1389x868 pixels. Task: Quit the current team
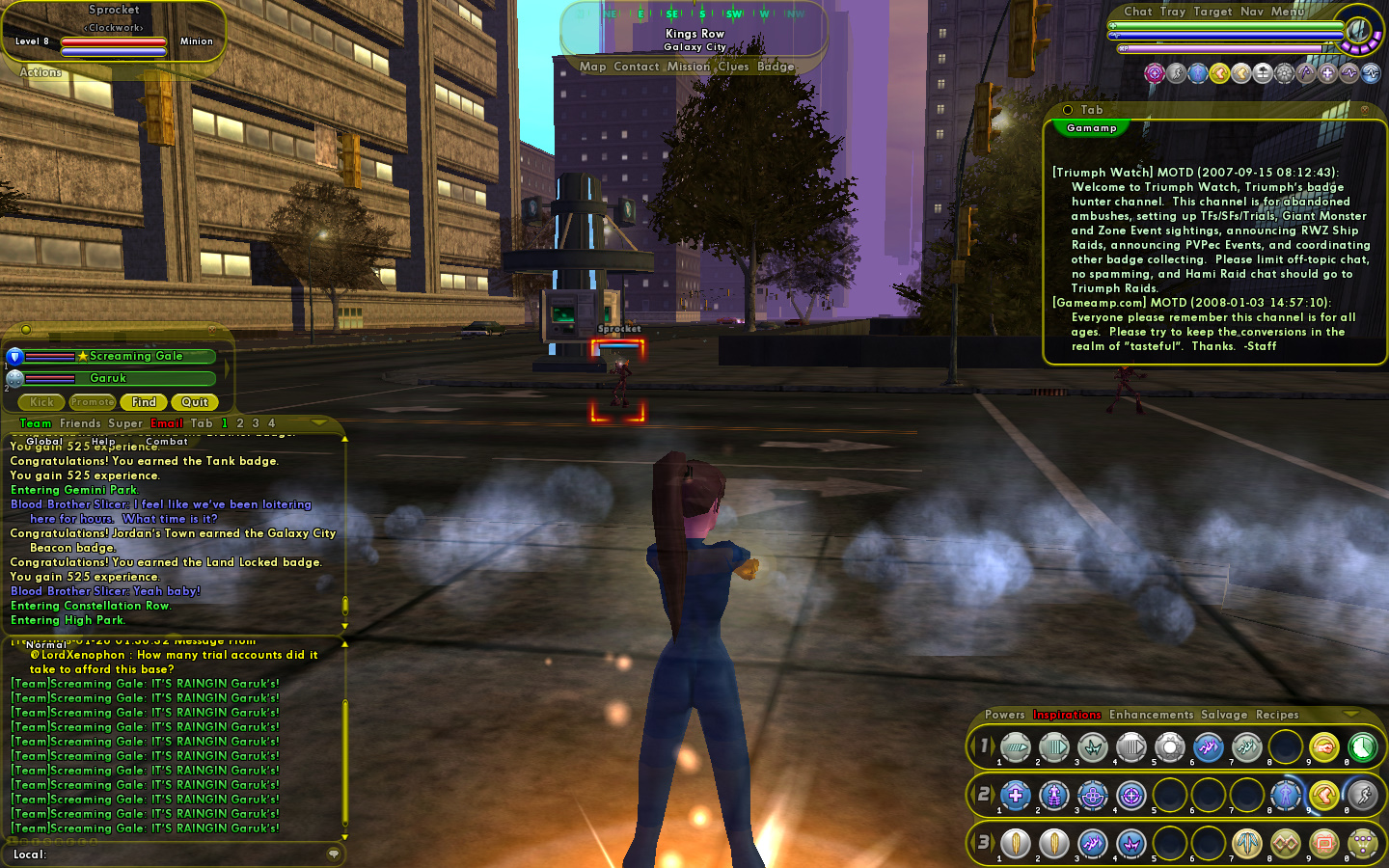coord(195,402)
